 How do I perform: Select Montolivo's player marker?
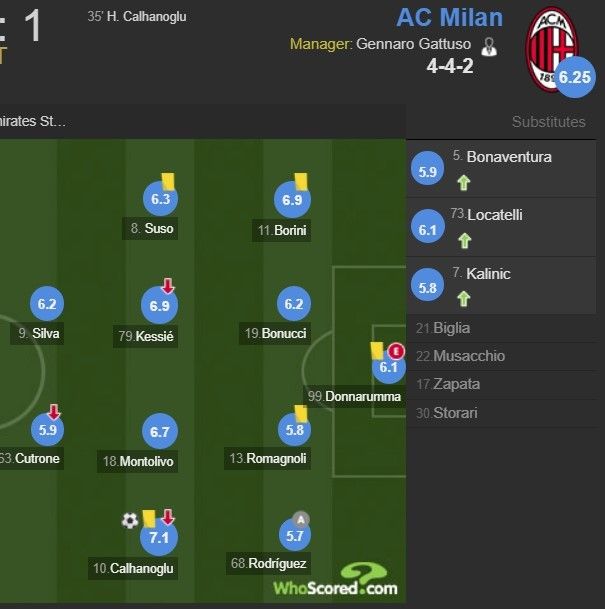[160, 432]
